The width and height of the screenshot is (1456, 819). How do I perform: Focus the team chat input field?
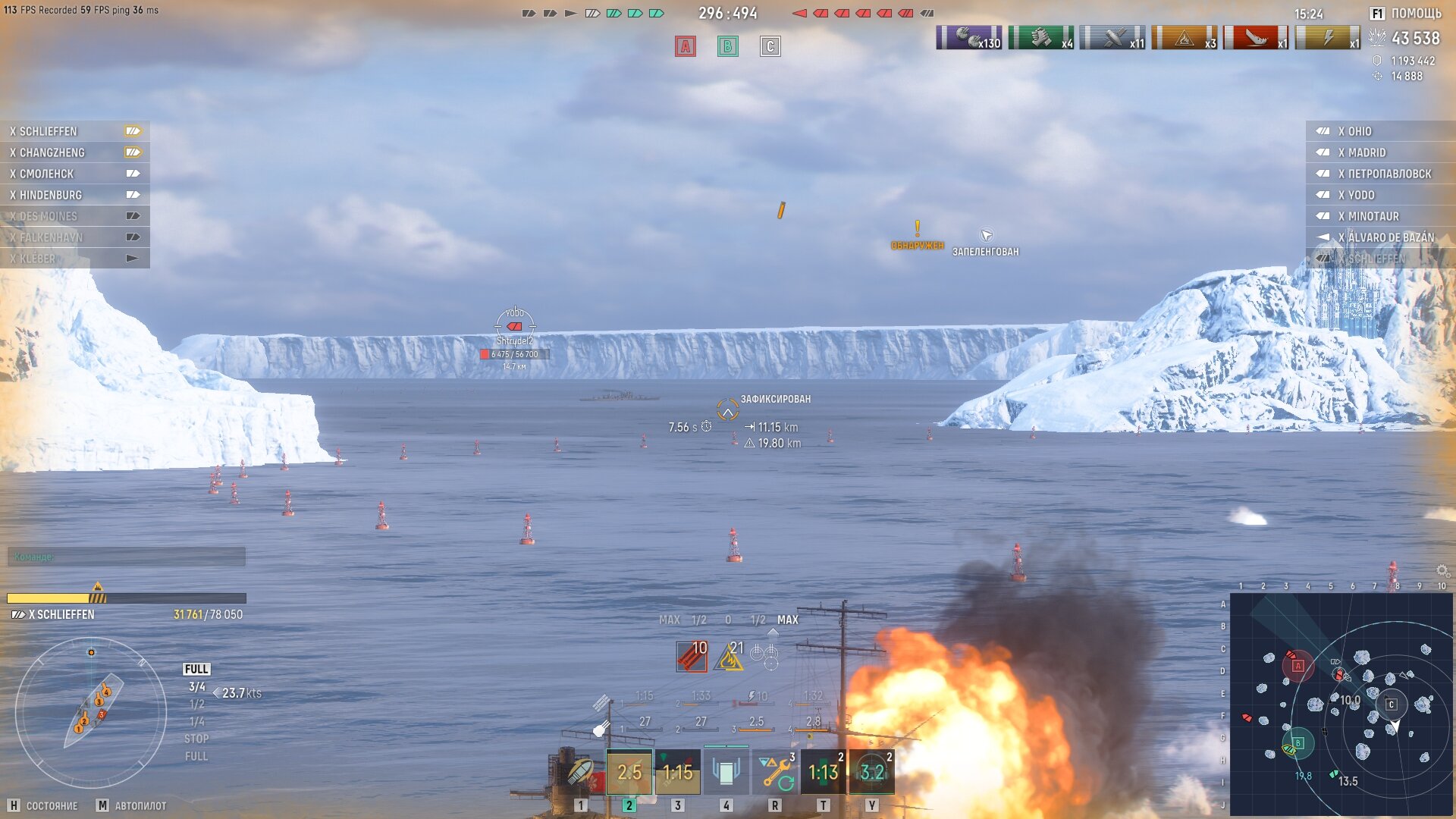tap(127, 557)
